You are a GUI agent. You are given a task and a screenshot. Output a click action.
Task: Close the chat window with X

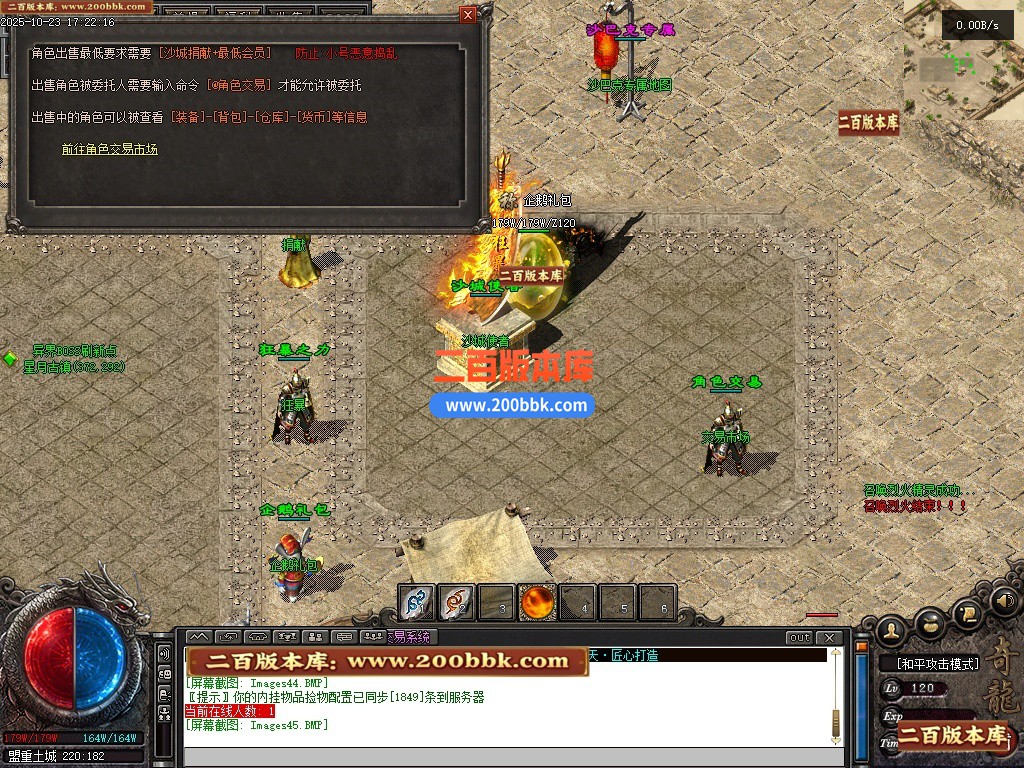pos(828,638)
